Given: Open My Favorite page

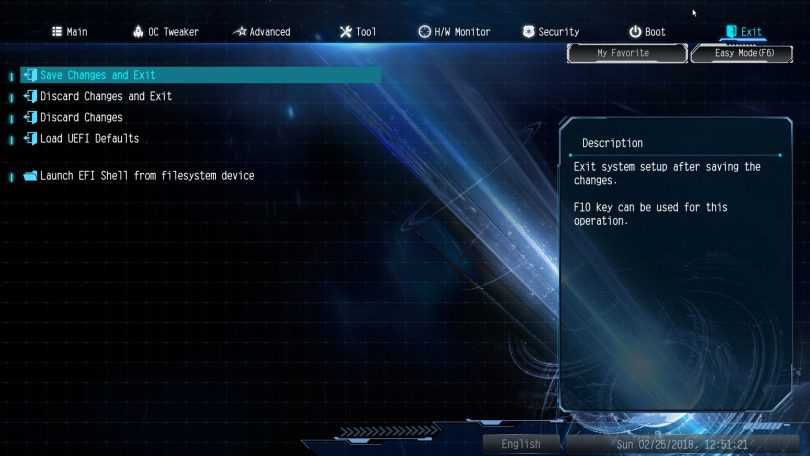Looking at the screenshot, I should [623, 53].
